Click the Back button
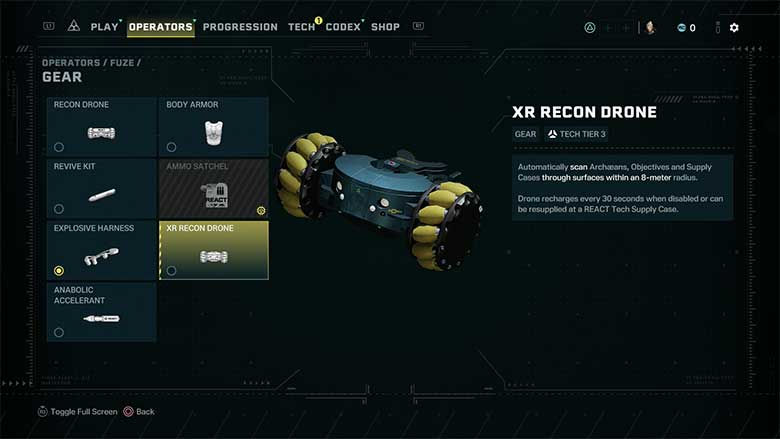 139,412
